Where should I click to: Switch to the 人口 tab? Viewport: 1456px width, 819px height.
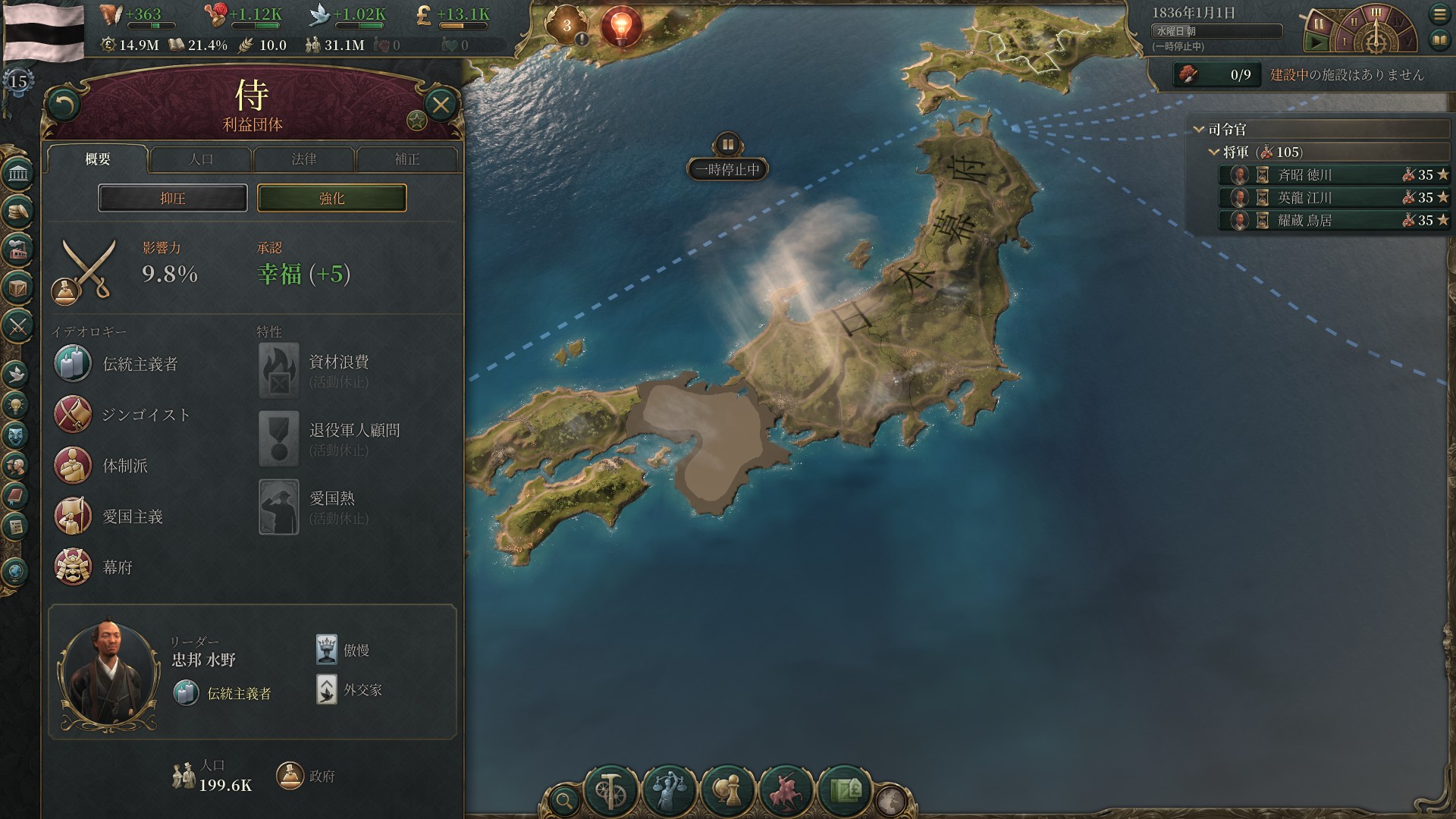[x=202, y=159]
